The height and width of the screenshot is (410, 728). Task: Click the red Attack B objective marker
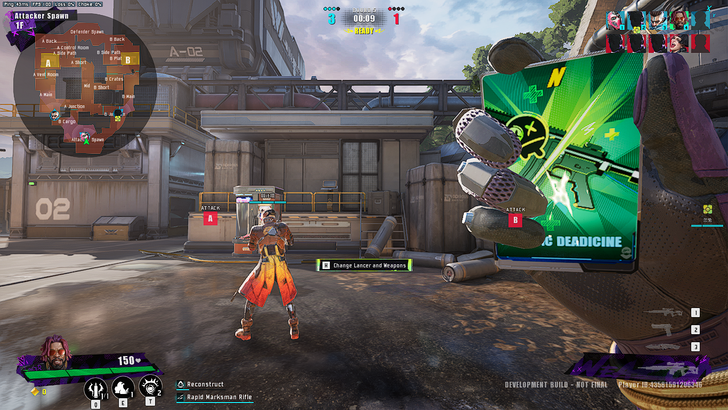point(515,218)
